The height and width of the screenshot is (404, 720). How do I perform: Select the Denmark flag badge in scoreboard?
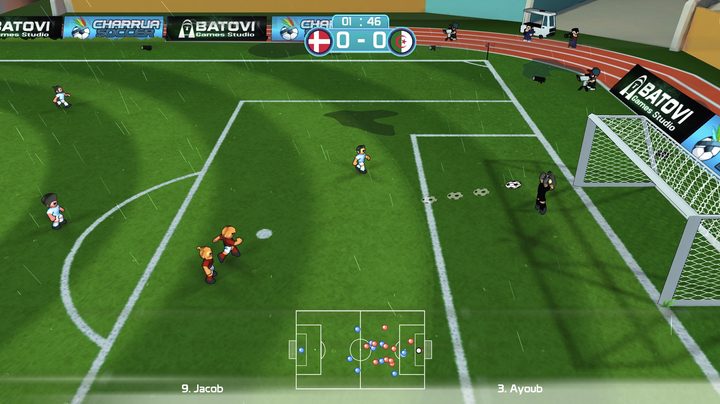tap(319, 42)
